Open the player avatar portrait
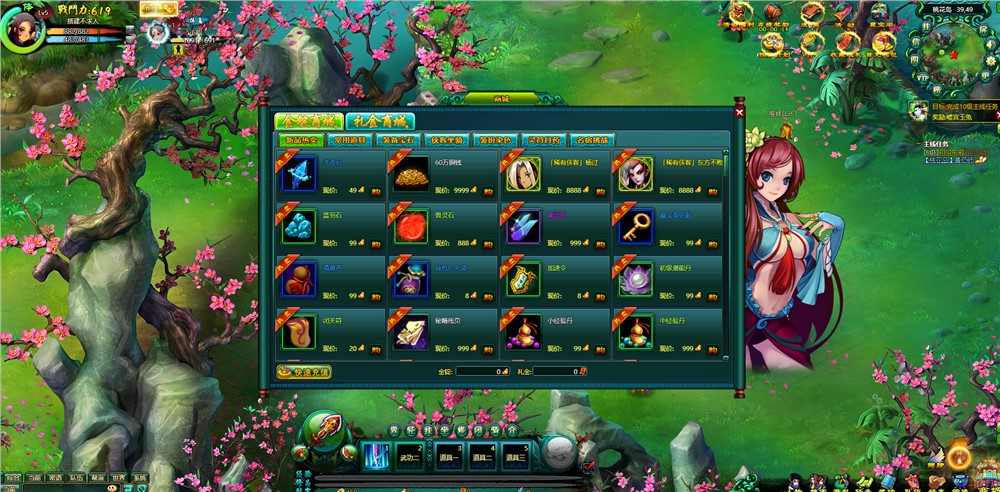This screenshot has height=492, width=1000. tap(22, 28)
